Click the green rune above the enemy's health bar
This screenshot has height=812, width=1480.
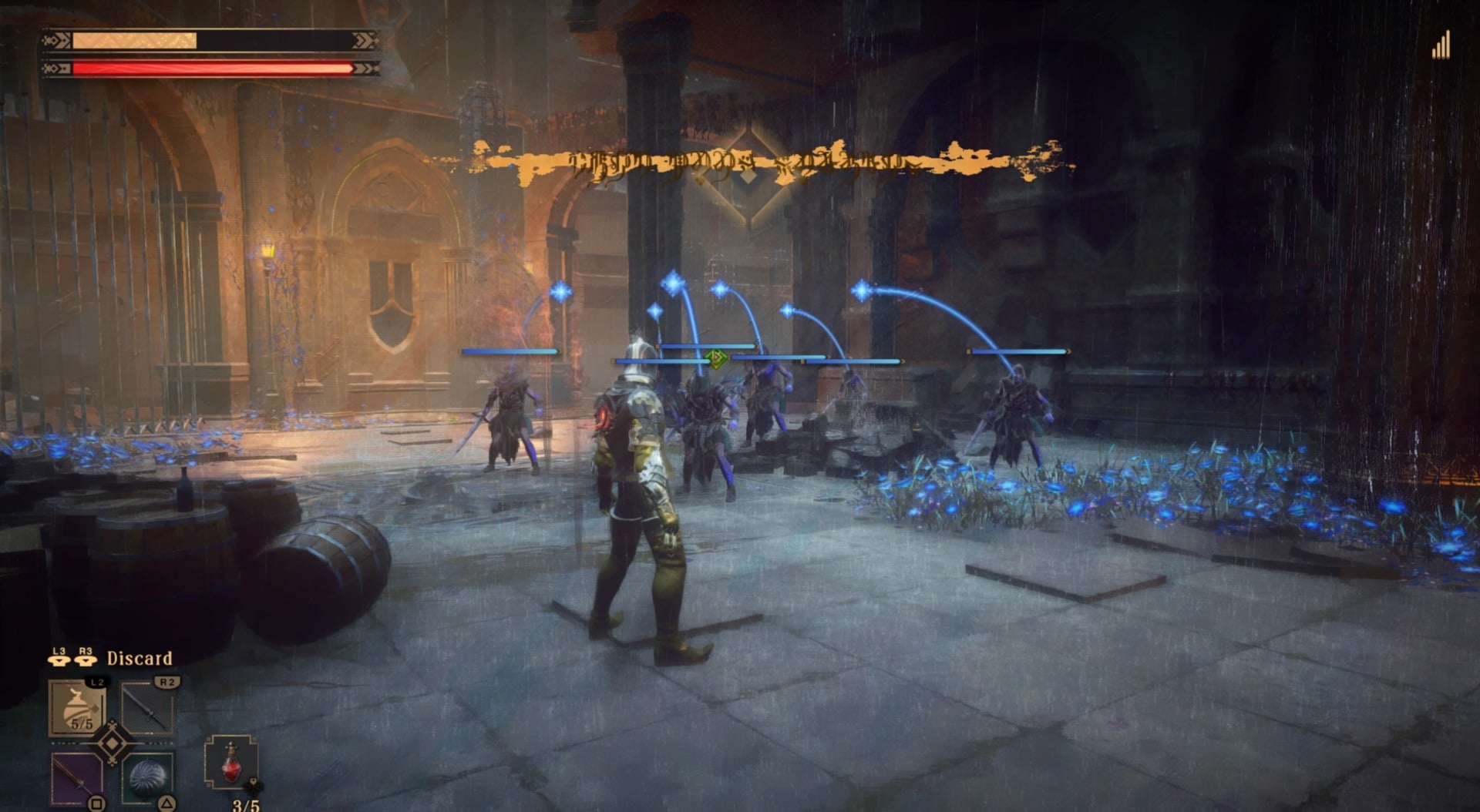pyautogui.click(x=717, y=359)
